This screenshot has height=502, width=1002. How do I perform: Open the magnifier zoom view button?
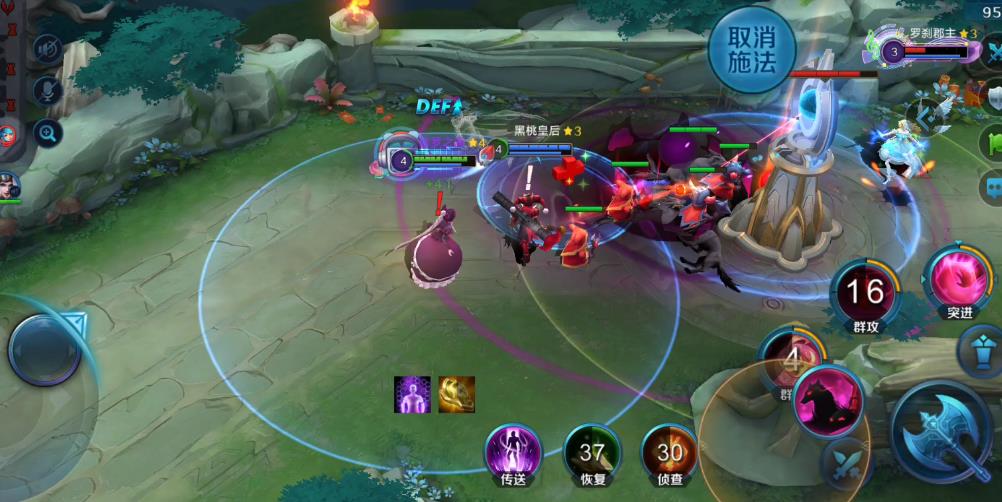[x=47, y=132]
